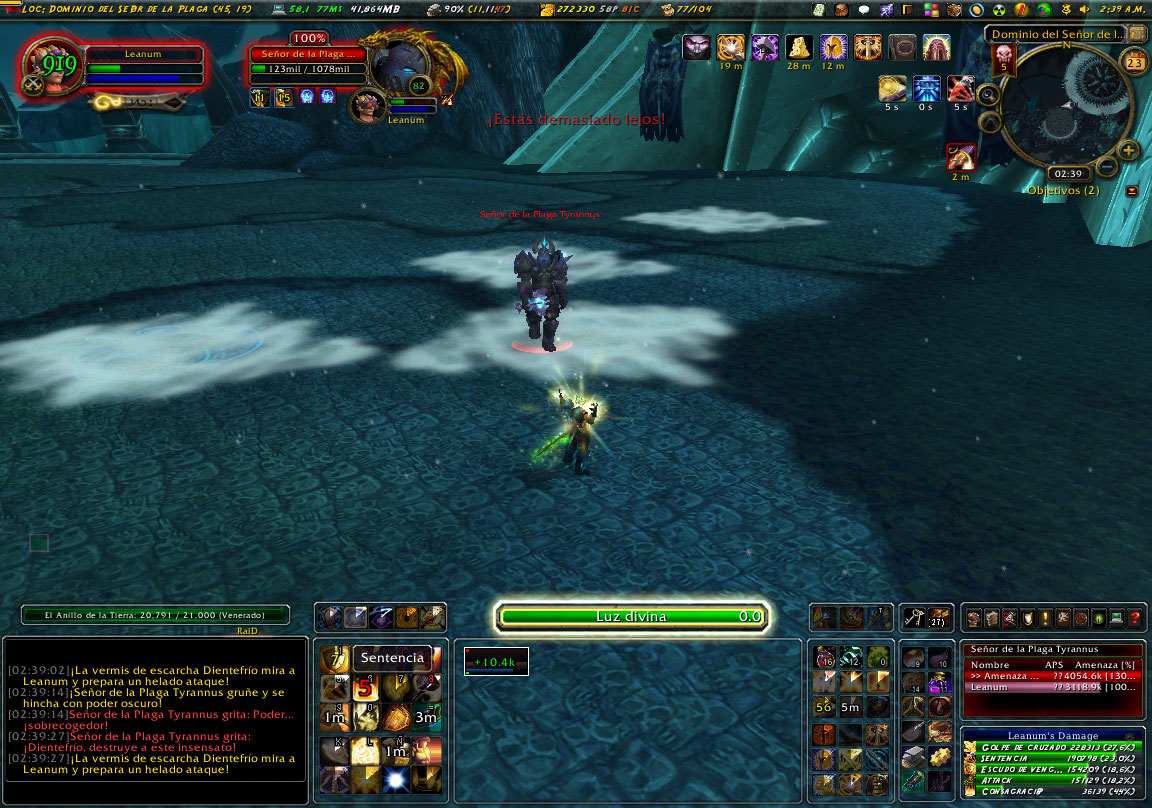1152x808 pixels.
Task: Open the red question mark help button
Action: click(x=1134, y=618)
